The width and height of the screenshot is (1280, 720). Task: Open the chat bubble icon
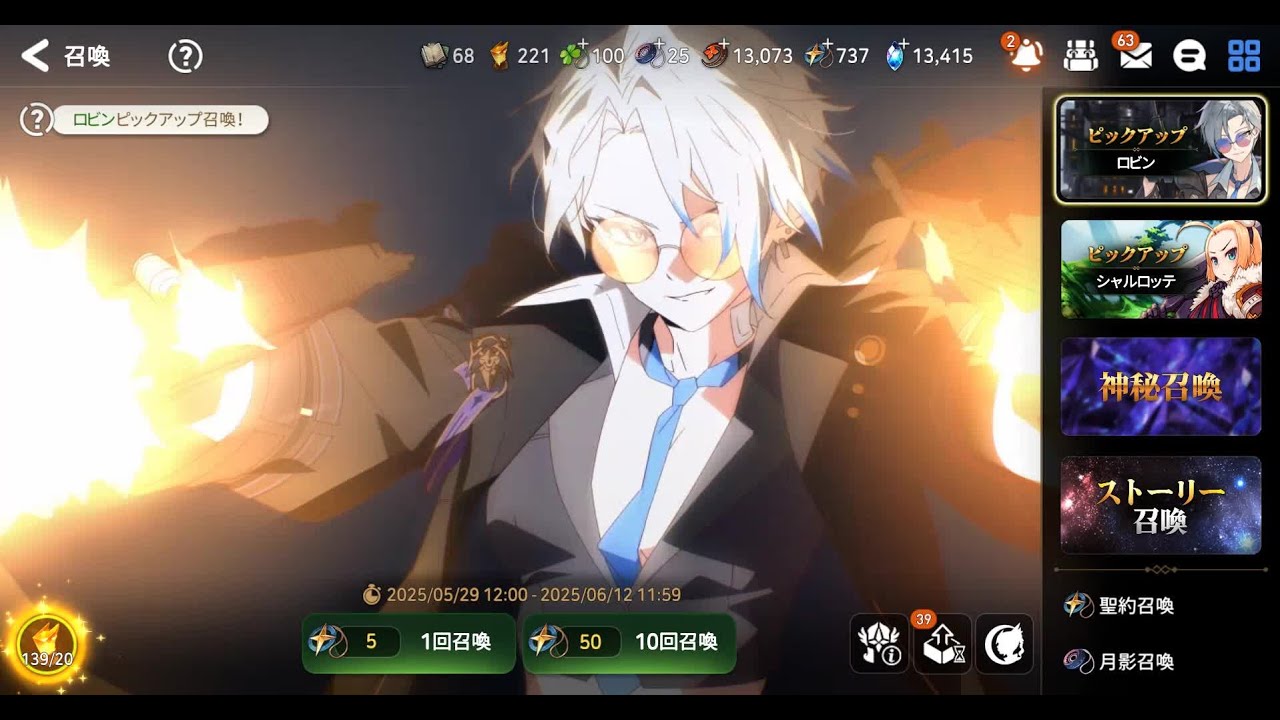pyautogui.click(x=1189, y=56)
